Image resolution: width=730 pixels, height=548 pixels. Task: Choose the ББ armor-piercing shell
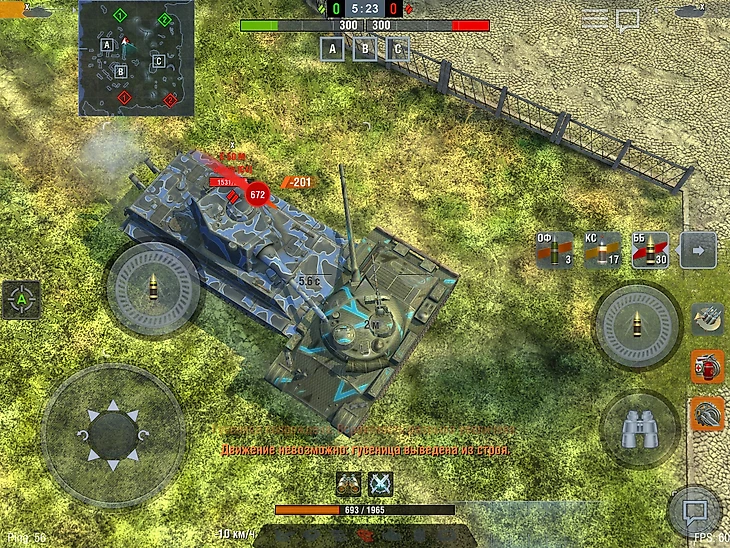click(650, 250)
